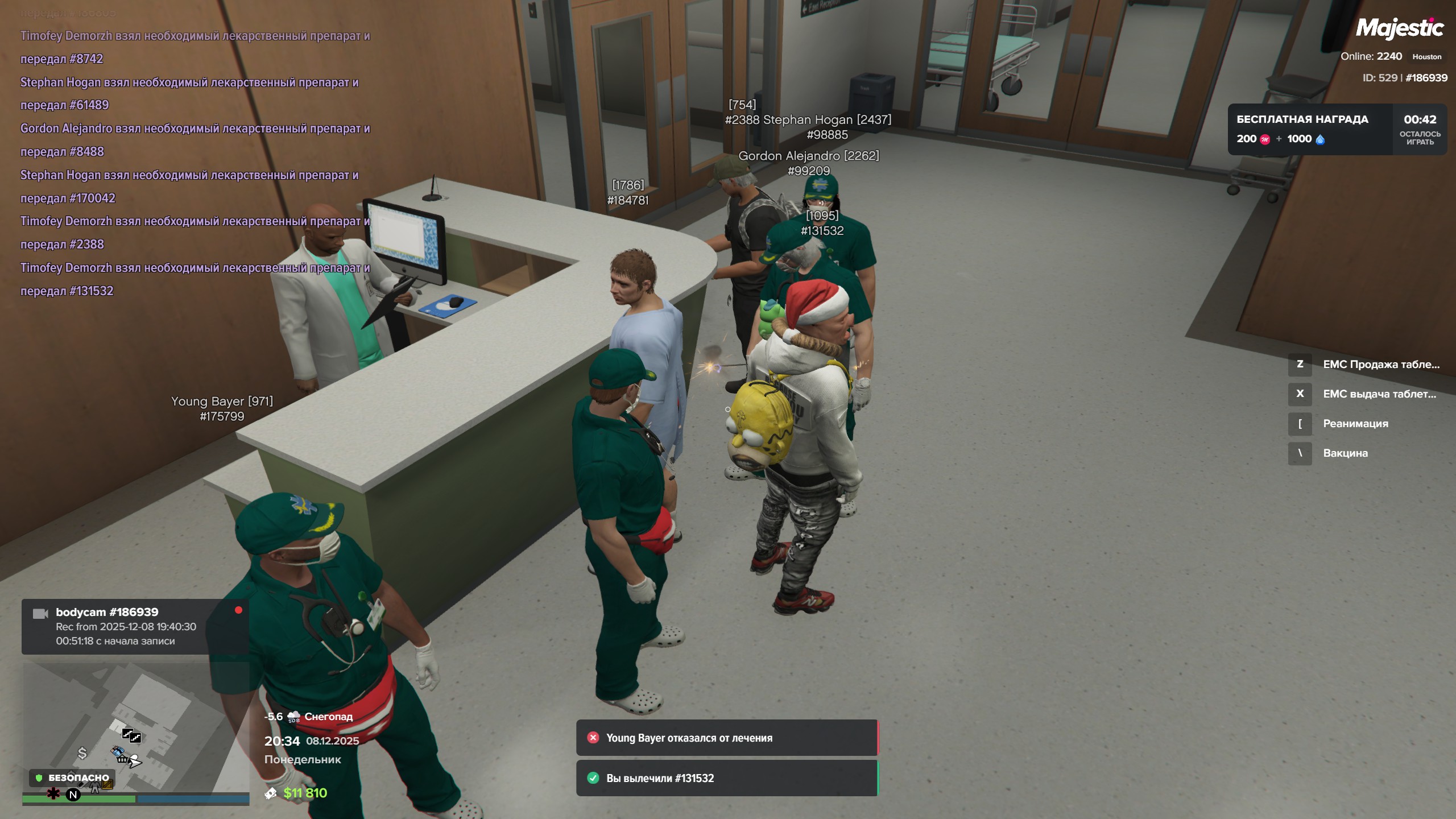Image resolution: width=1456 pixels, height=819 pixels.
Task: Open the БЕСПЛАТНАЯ НАГРАДА reward panel
Action: [x=1309, y=129]
